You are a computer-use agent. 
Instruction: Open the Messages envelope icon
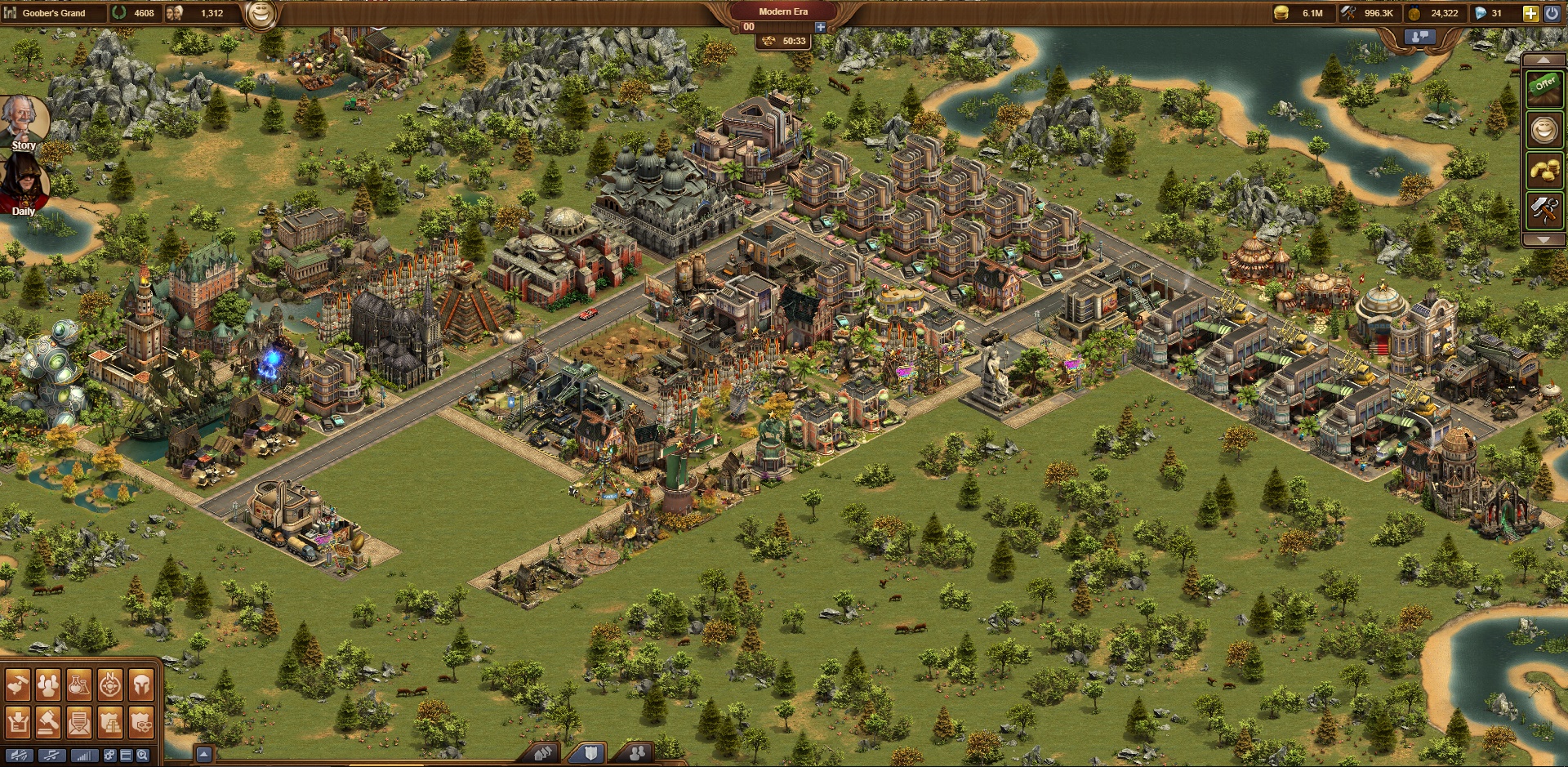click(x=79, y=722)
